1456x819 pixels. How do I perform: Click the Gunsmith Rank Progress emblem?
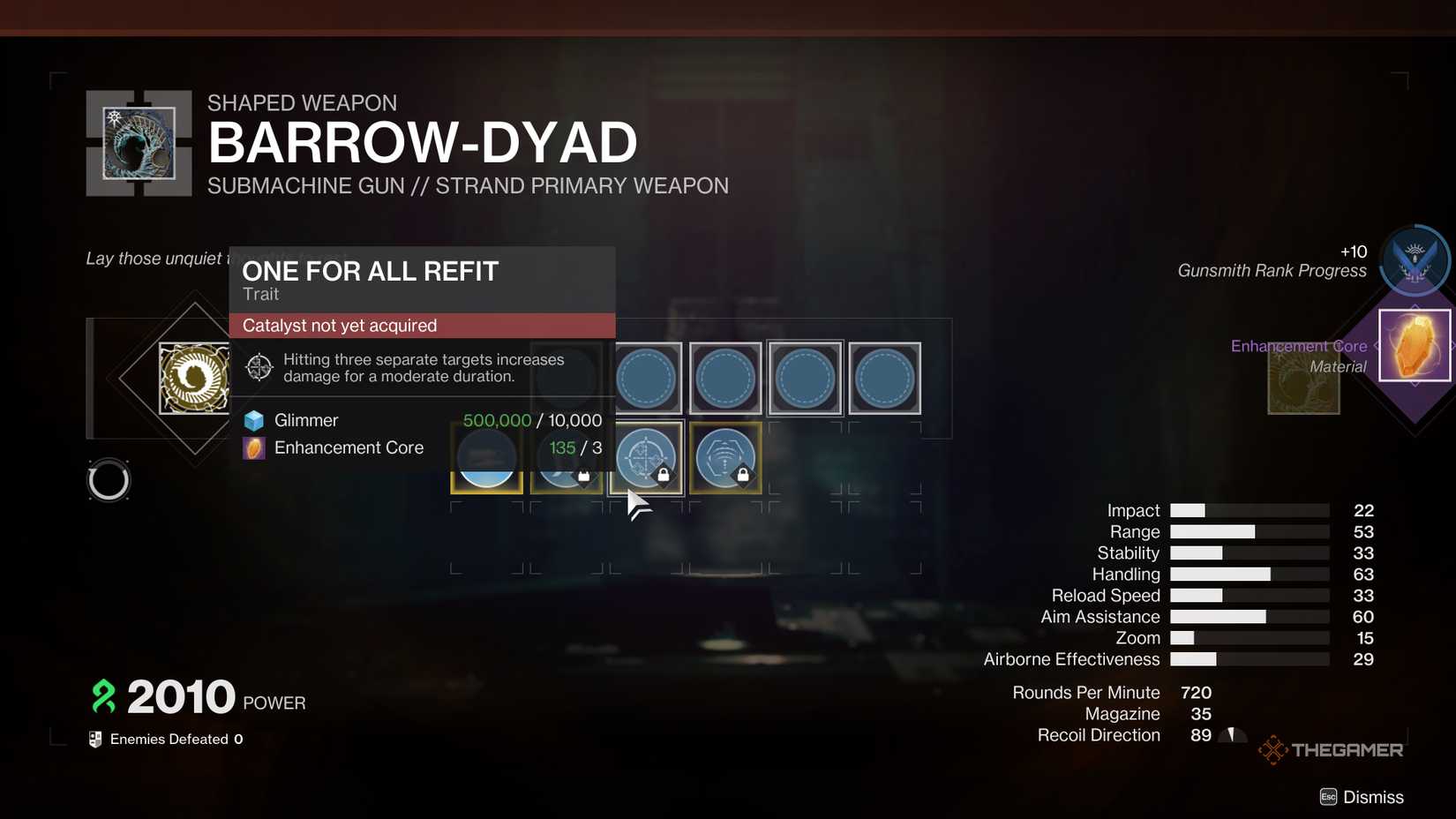click(x=1413, y=260)
